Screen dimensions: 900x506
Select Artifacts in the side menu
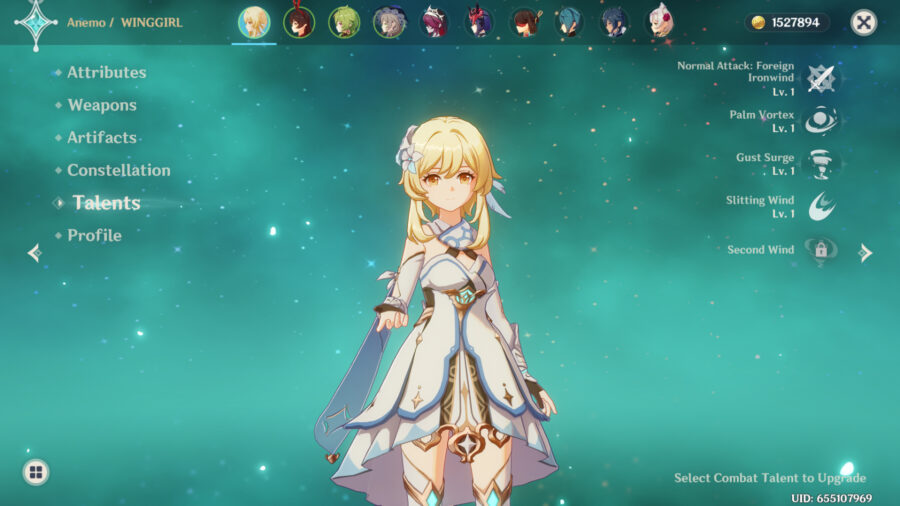pos(101,137)
